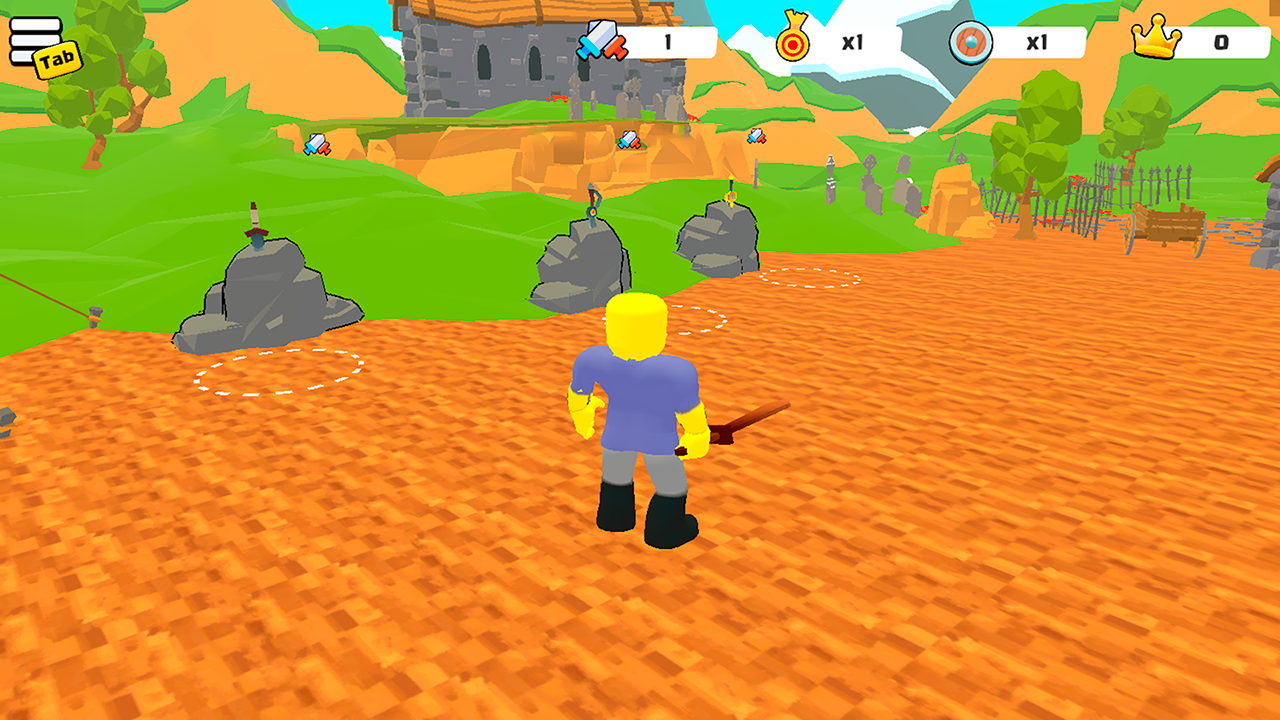The height and width of the screenshot is (720, 1280).
Task: Select the gold medal reward icon
Action: pyautogui.click(x=793, y=42)
